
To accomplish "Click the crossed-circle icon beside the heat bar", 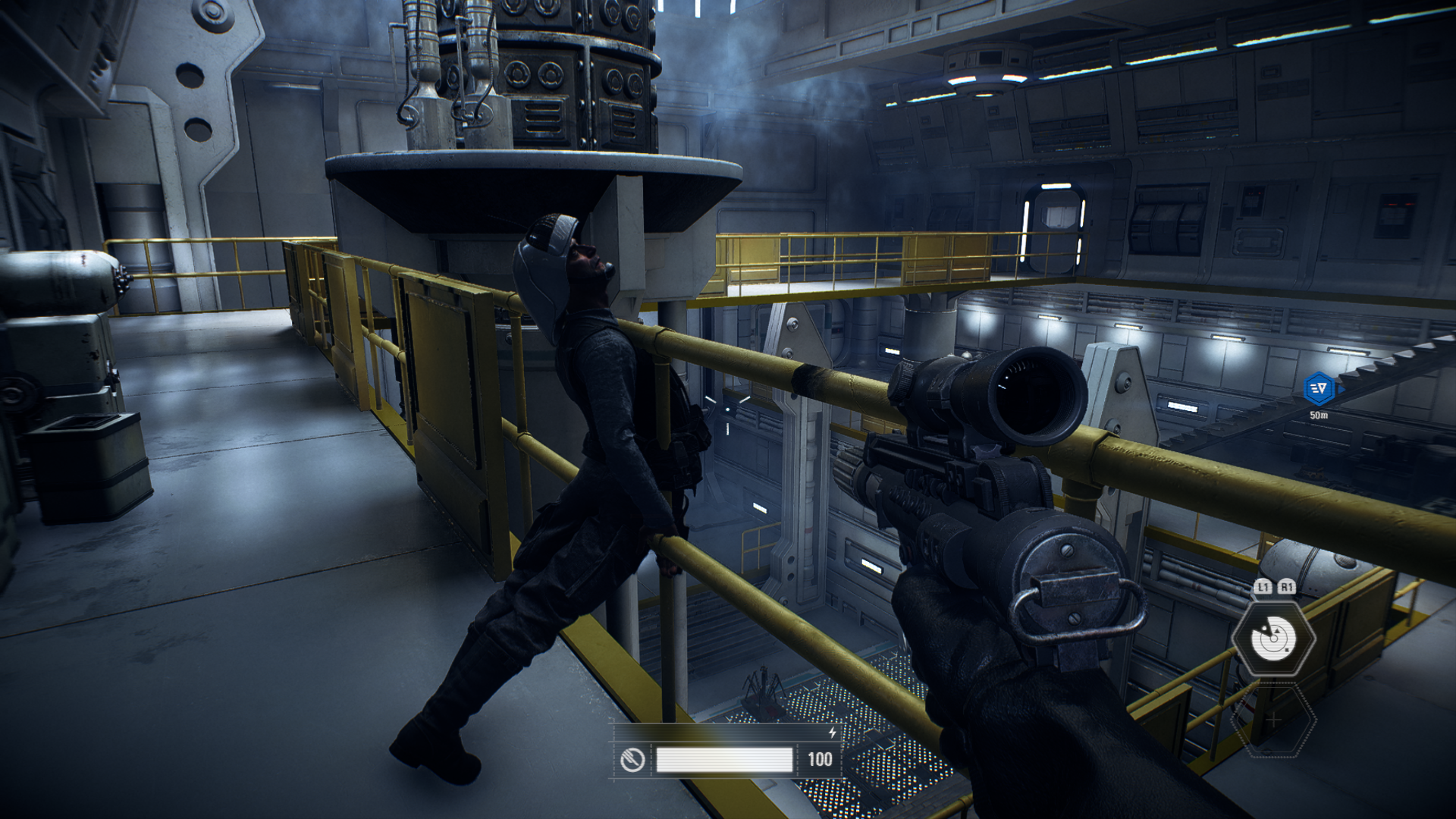I will [x=632, y=759].
